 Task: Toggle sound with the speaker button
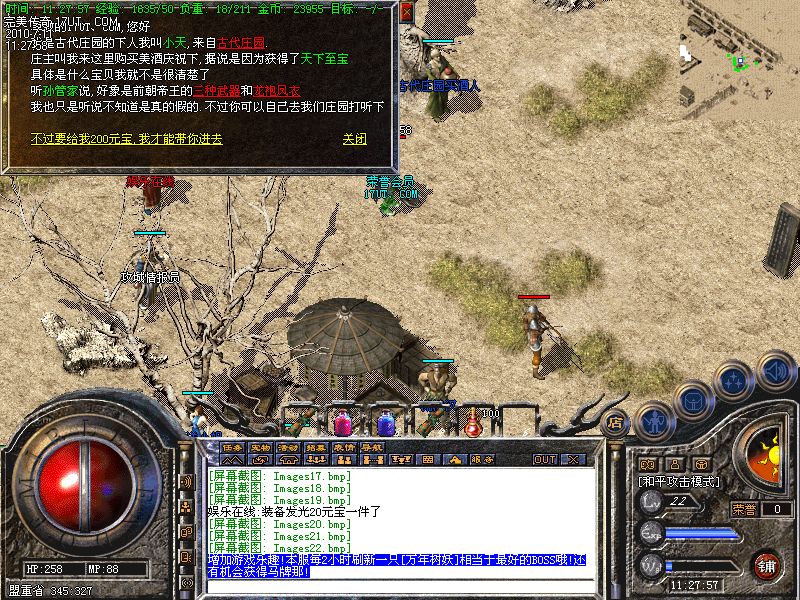tap(775, 369)
